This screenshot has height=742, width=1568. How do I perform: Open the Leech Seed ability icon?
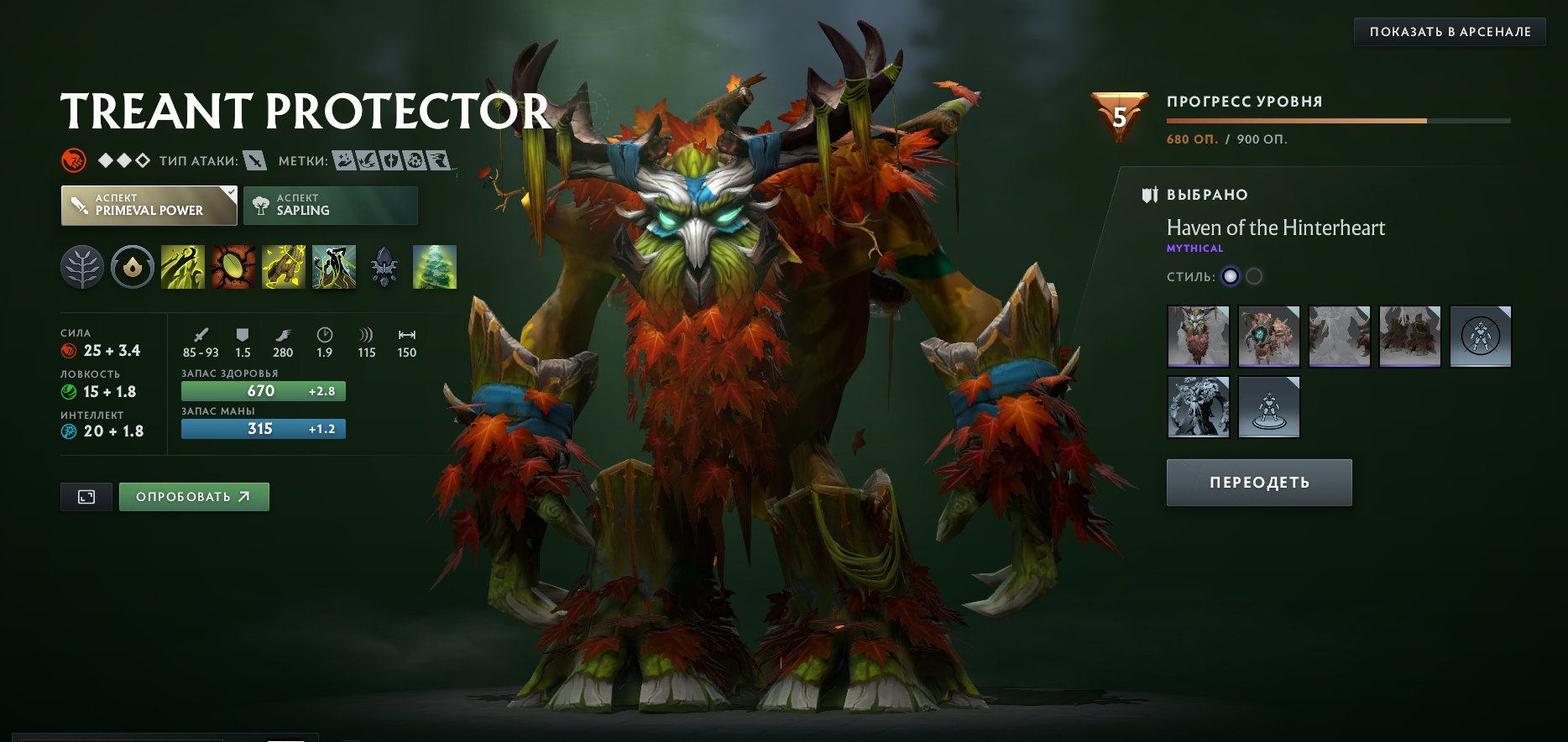(233, 267)
